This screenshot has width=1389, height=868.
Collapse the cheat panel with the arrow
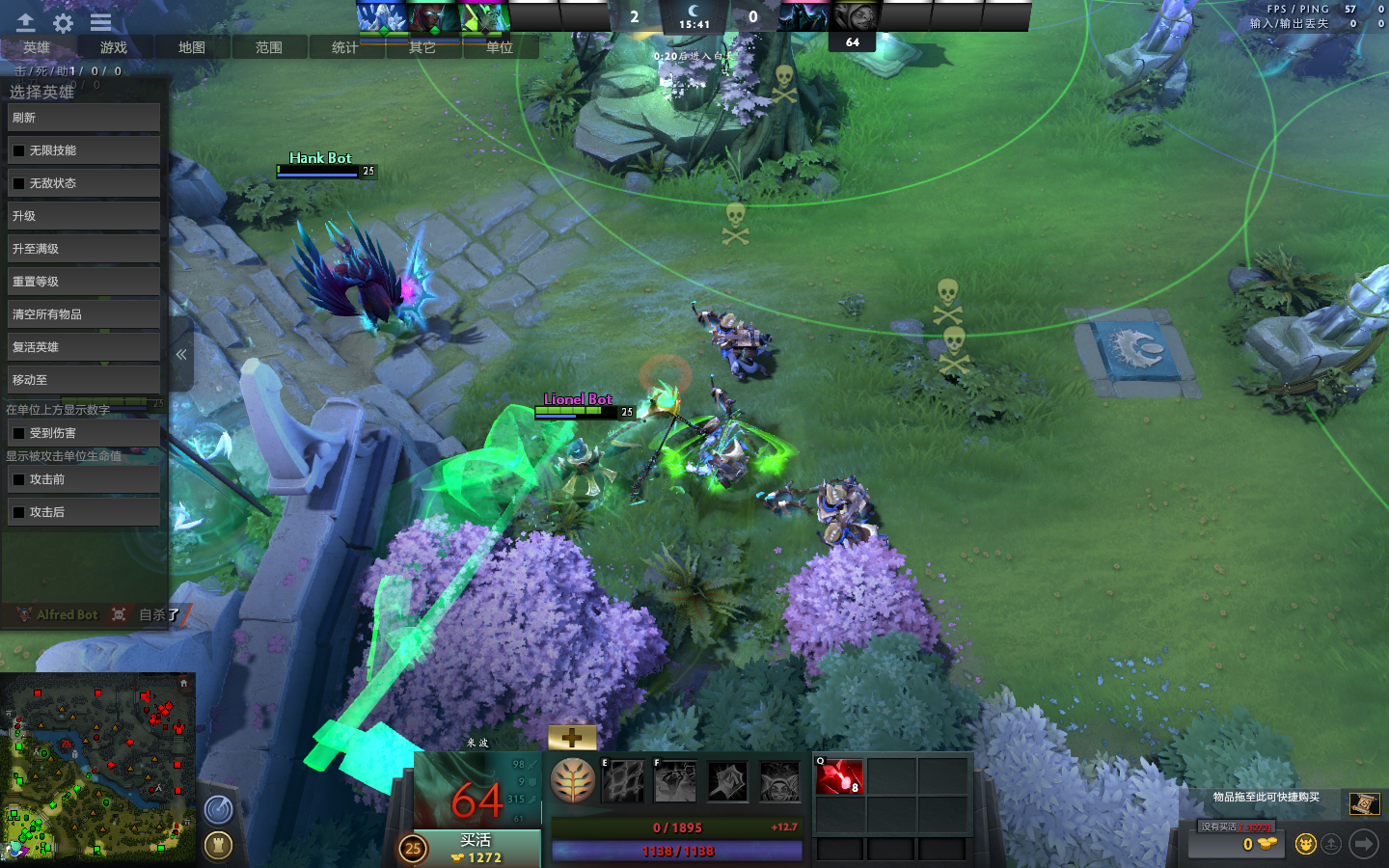coord(181,355)
